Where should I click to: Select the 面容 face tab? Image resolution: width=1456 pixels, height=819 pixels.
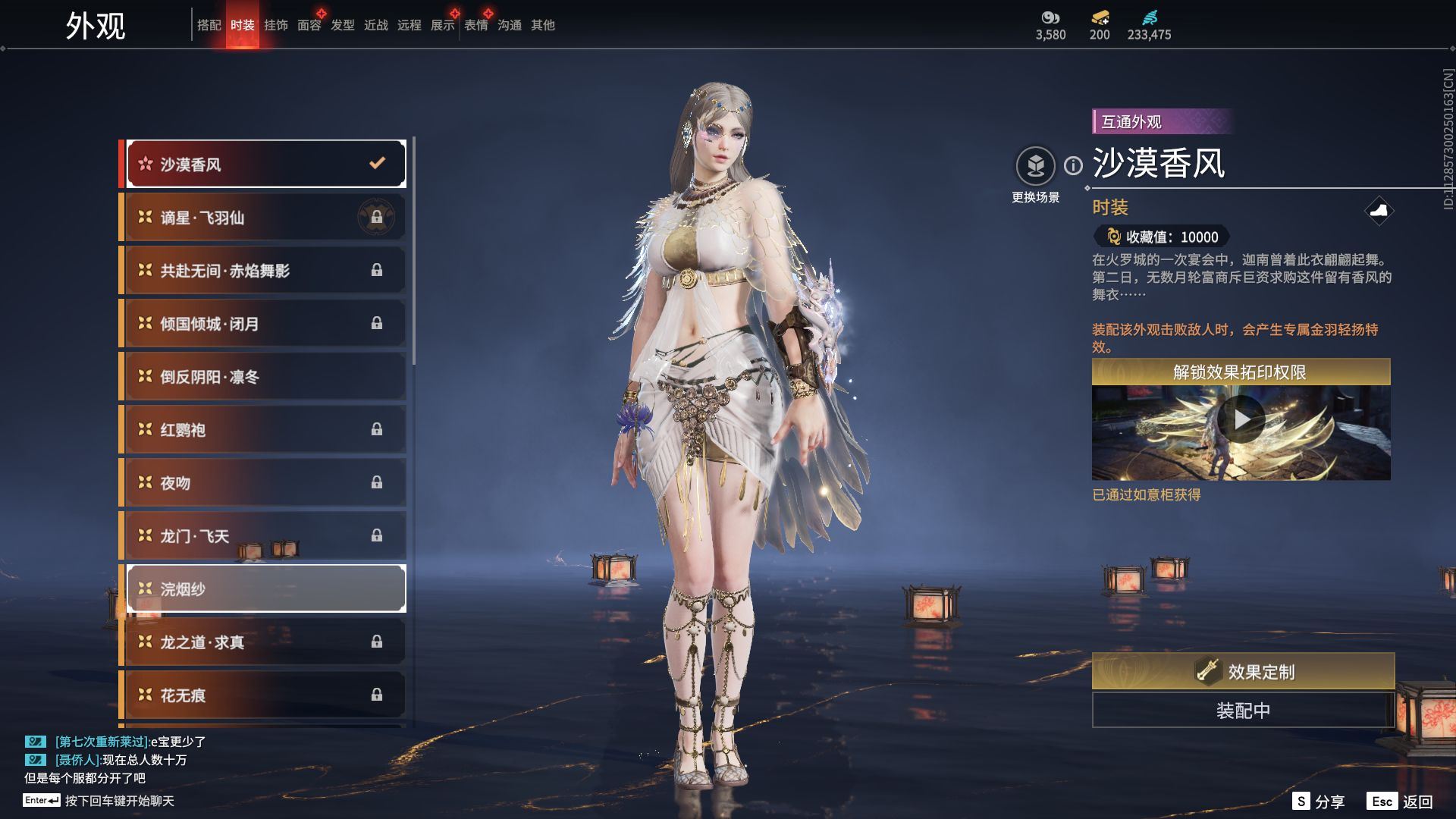coord(309,25)
